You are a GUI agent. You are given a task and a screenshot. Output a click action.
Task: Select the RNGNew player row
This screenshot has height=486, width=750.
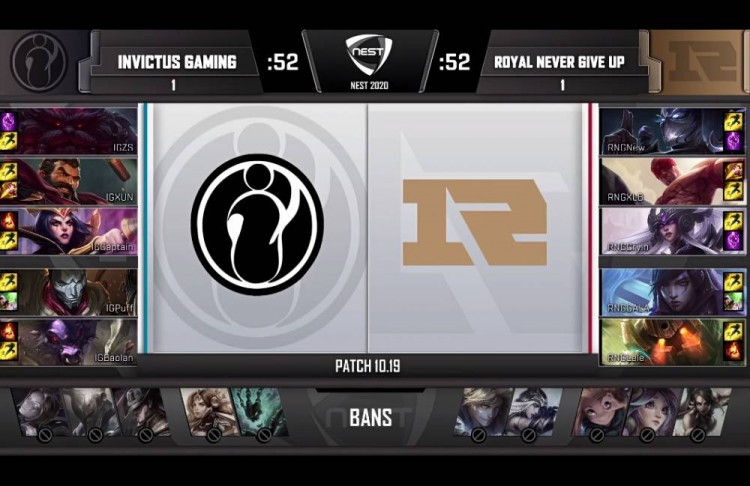[660, 131]
